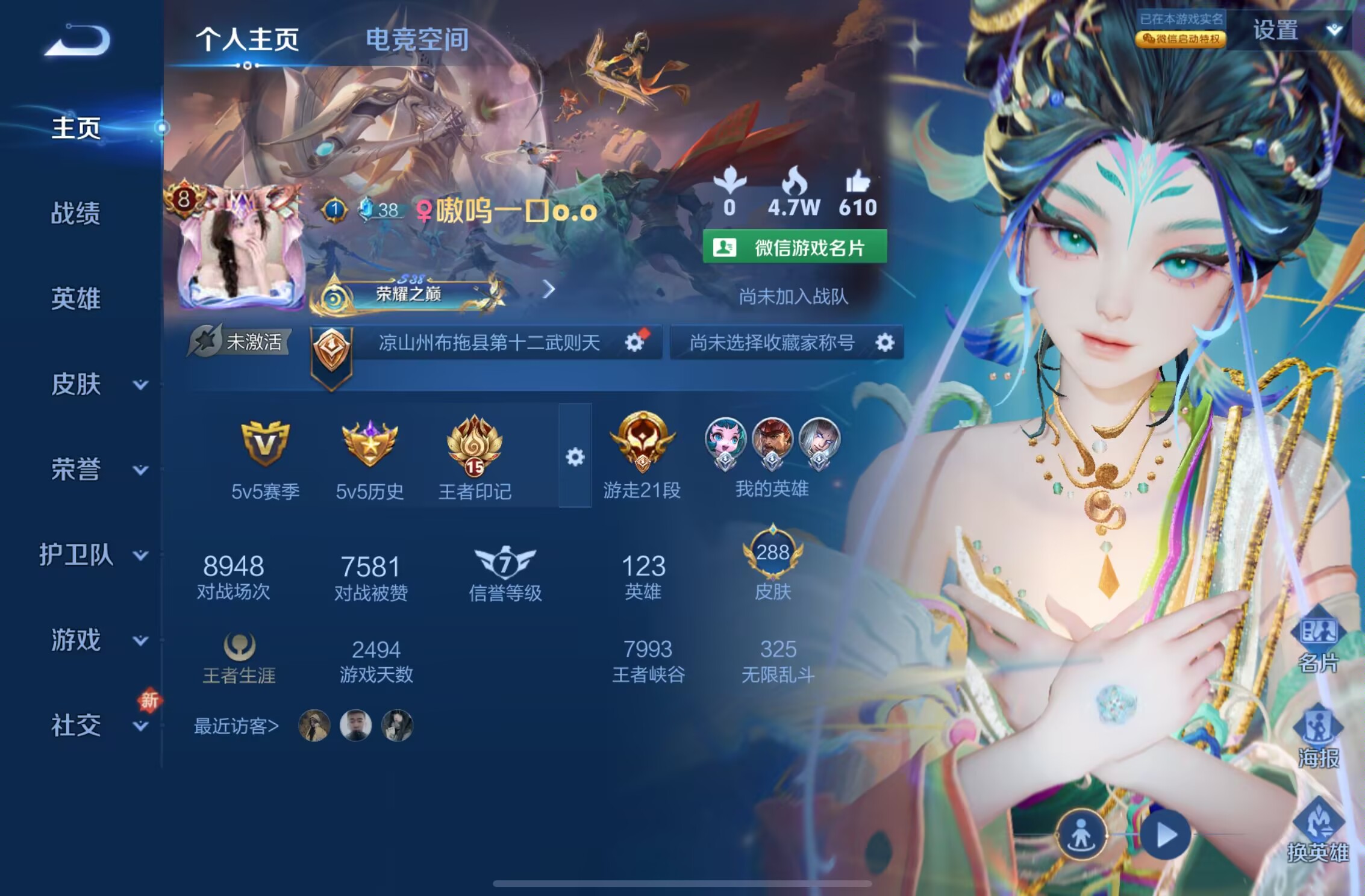The width and height of the screenshot is (1365, 896).
Task: Choose a collector title via its gear
Action: click(884, 343)
